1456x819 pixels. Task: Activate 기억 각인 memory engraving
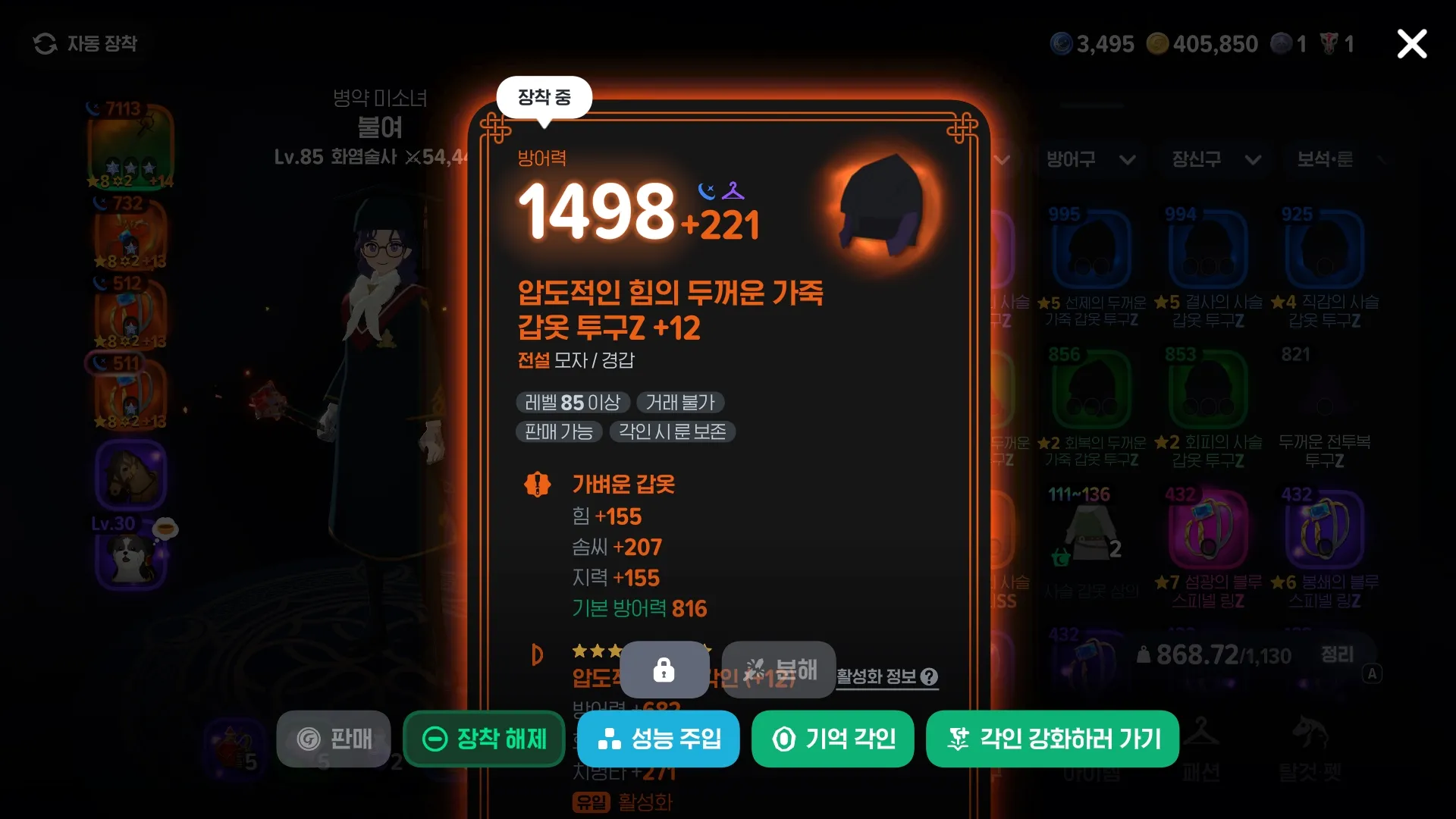(832, 739)
